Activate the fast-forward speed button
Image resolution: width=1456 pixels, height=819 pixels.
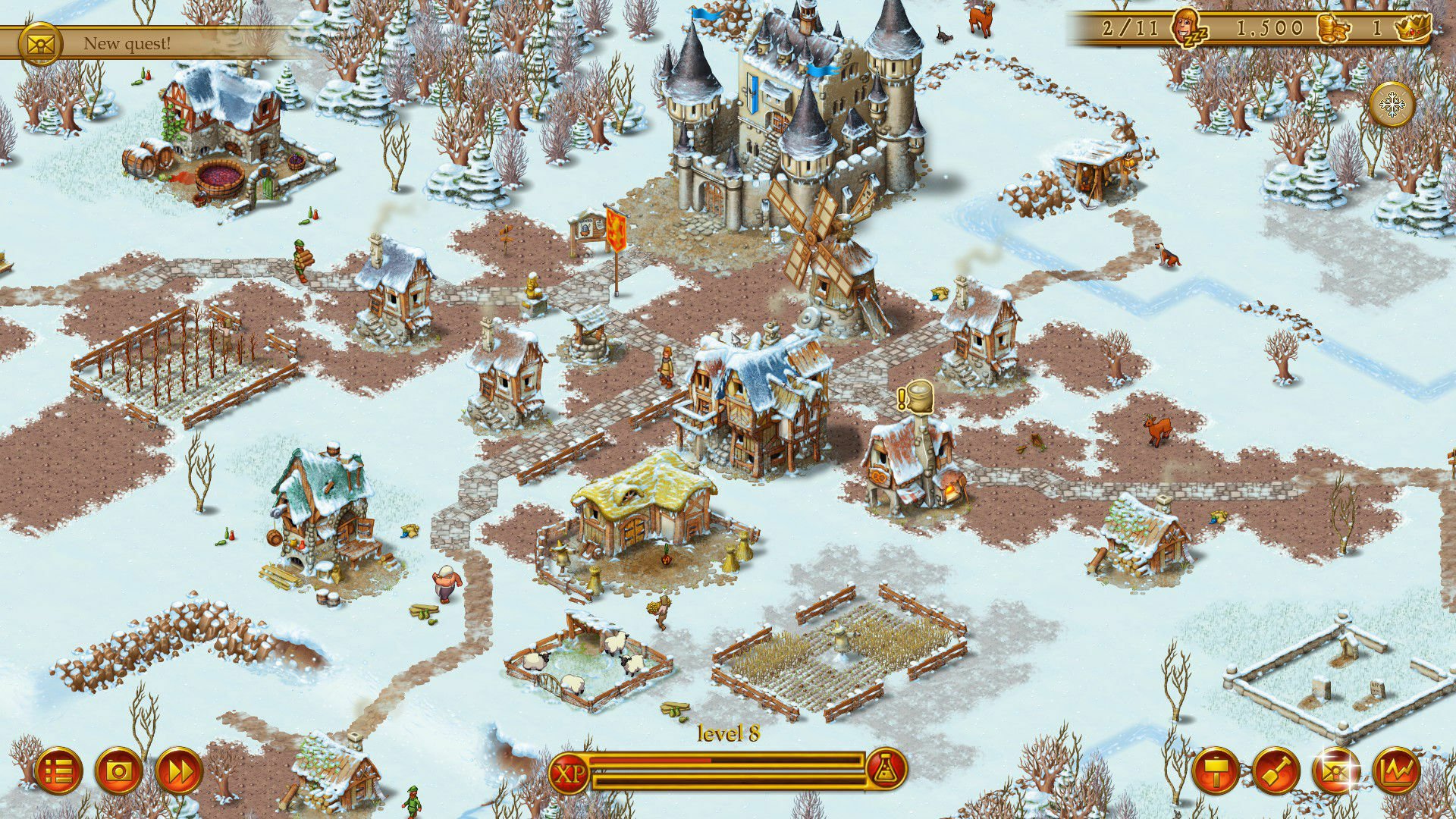[180, 771]
